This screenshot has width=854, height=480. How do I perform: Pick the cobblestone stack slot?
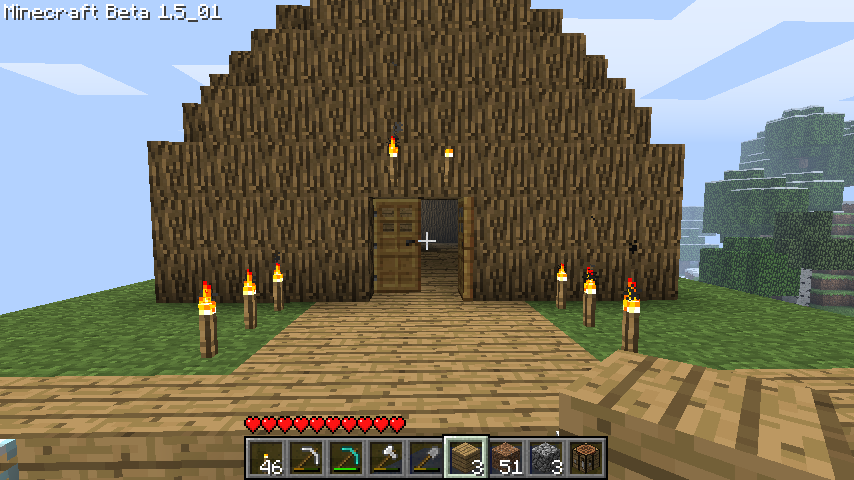point(546,458)
